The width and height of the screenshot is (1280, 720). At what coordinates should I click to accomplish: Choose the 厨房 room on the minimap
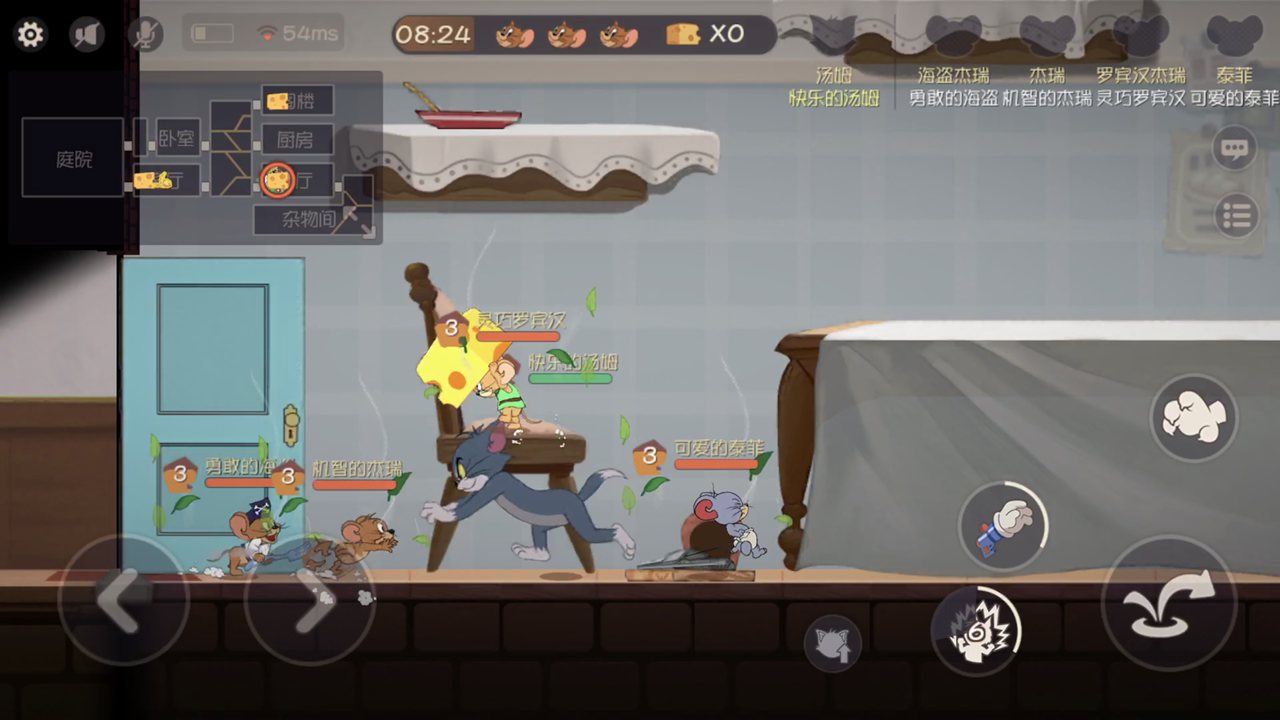click(x=297, y=139)
